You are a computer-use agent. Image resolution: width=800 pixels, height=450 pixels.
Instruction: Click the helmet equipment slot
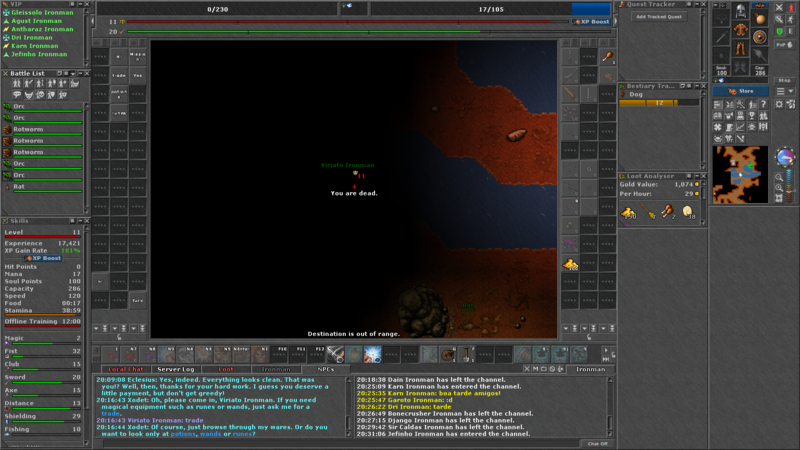tap(742, 10)
